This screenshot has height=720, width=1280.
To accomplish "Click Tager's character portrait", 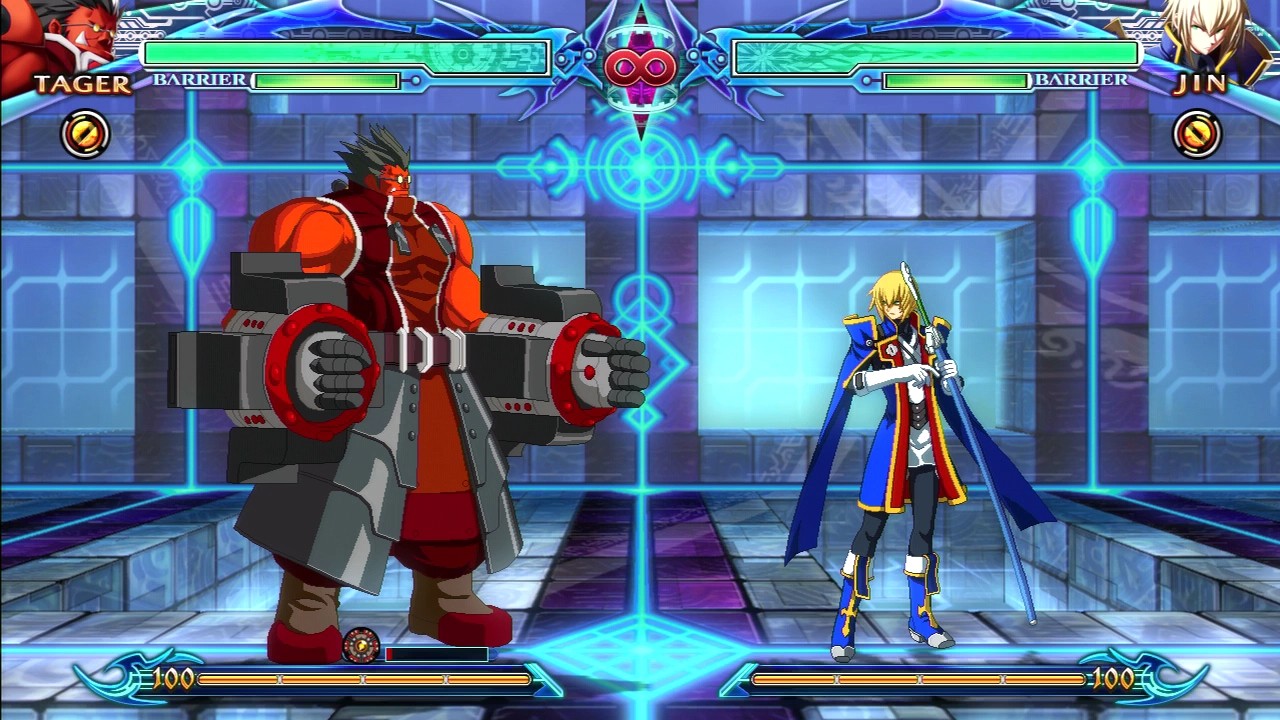I will click(x=60, y=40).
